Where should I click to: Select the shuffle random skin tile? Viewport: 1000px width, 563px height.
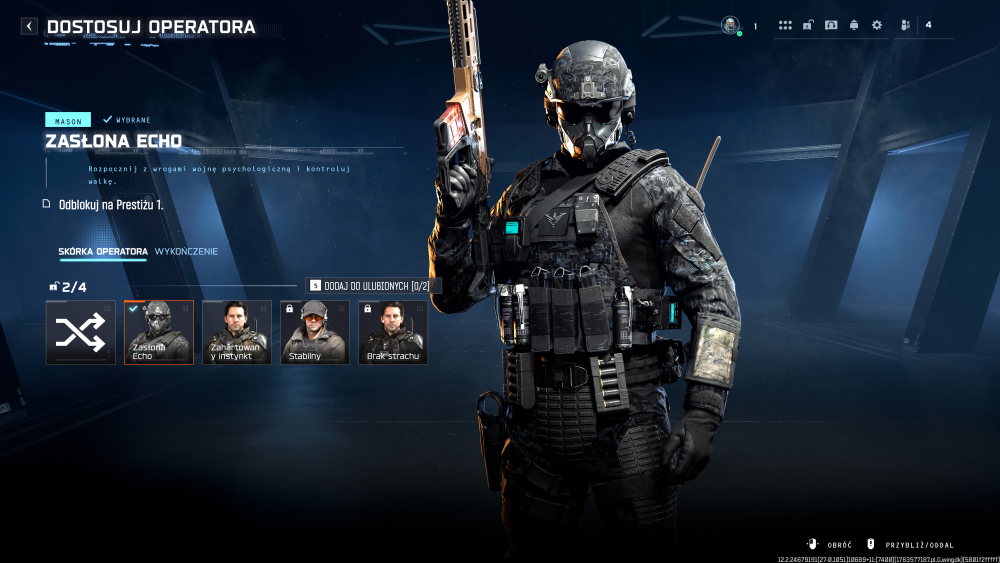80,333
